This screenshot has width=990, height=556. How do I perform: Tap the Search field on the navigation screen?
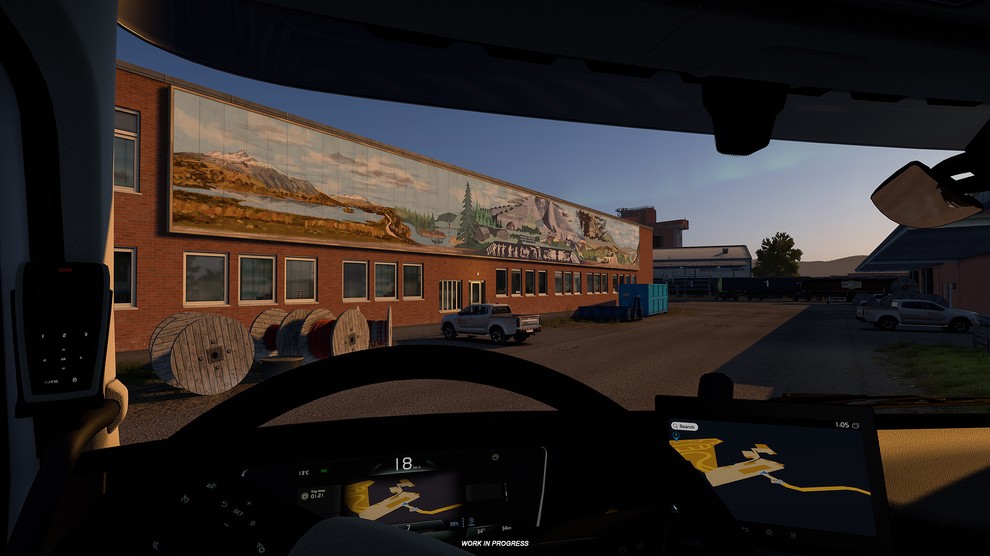685,426
